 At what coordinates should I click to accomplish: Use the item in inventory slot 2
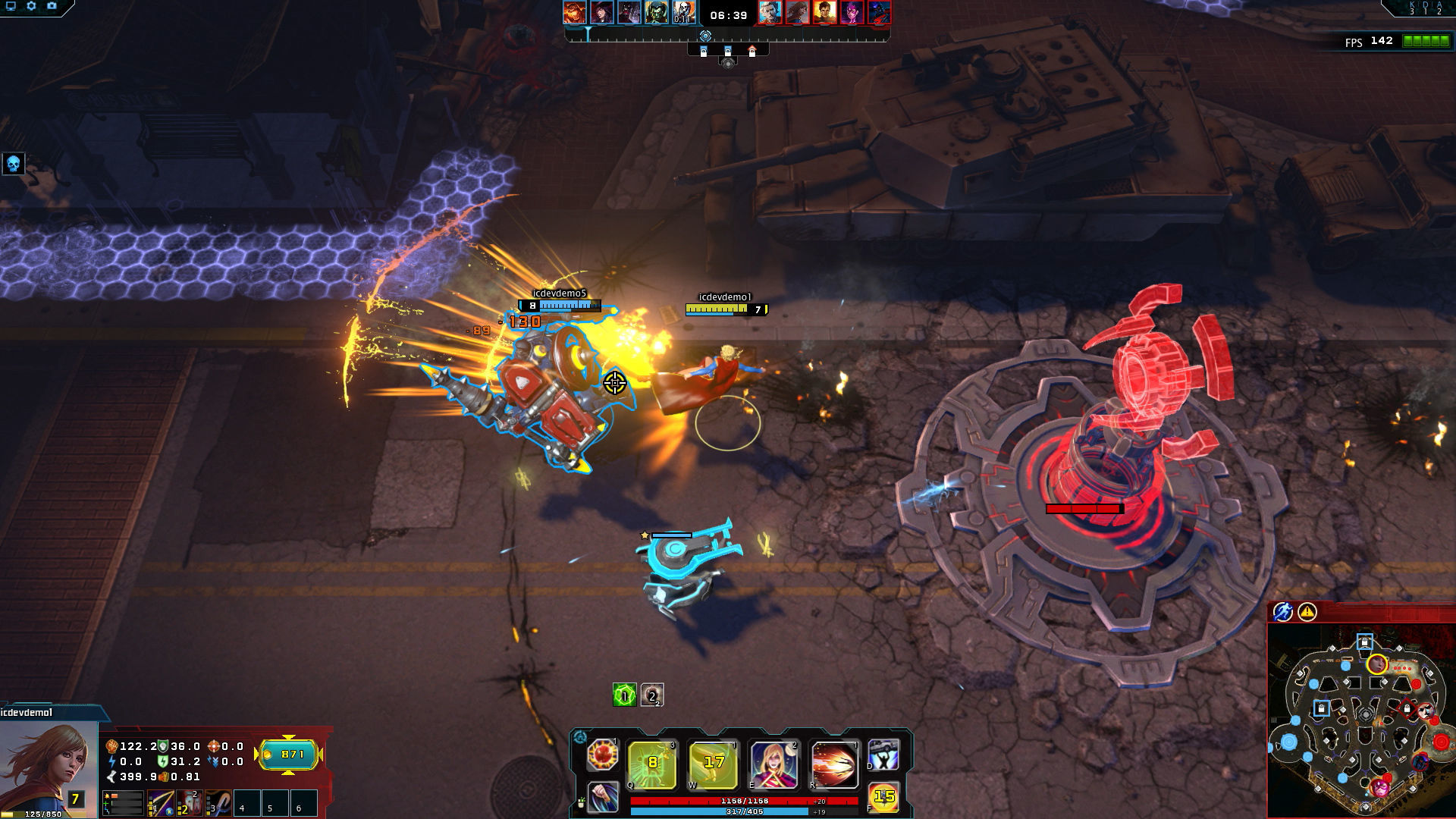(189, 804)
